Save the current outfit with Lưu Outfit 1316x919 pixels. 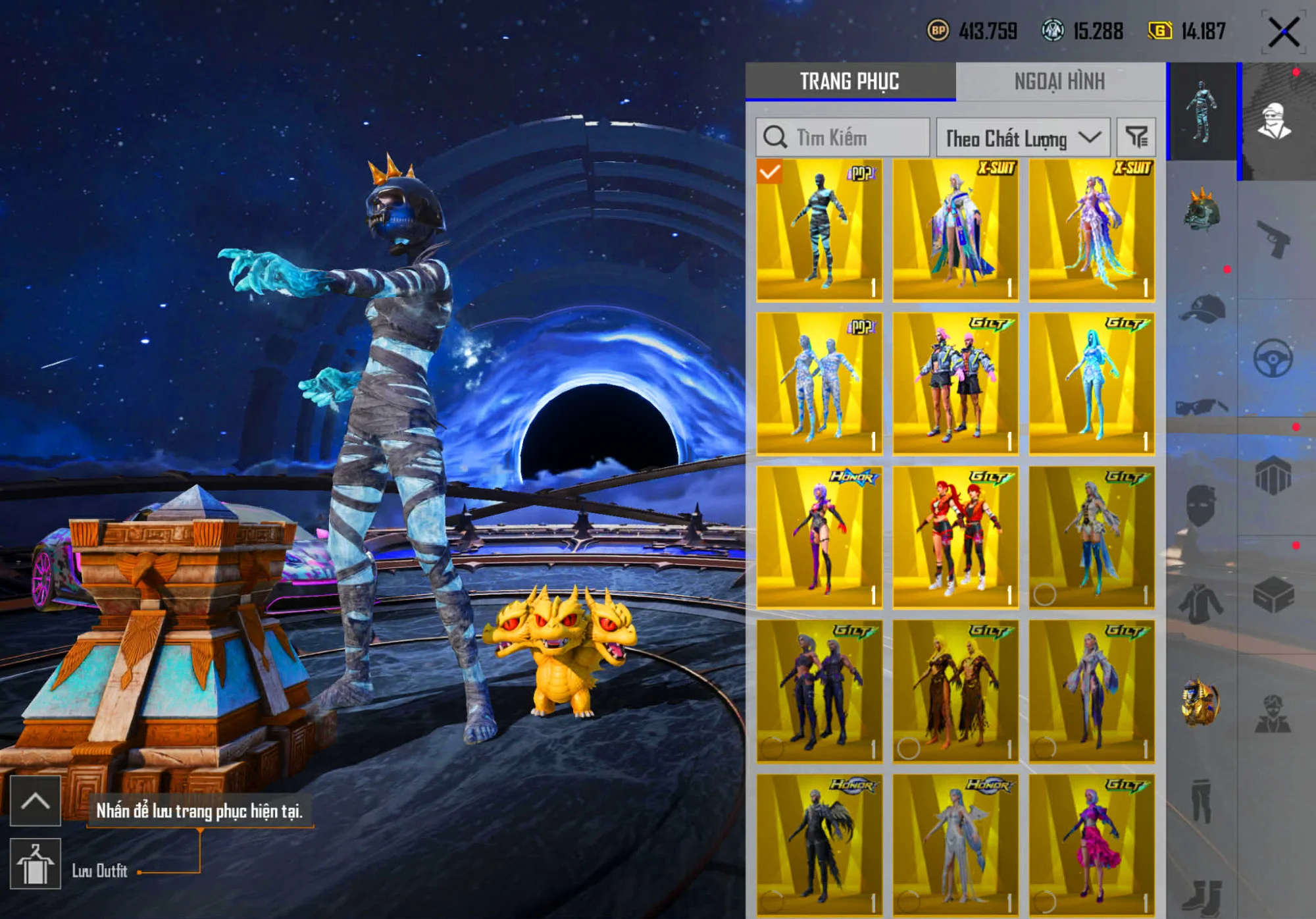[x=36, y=864]
